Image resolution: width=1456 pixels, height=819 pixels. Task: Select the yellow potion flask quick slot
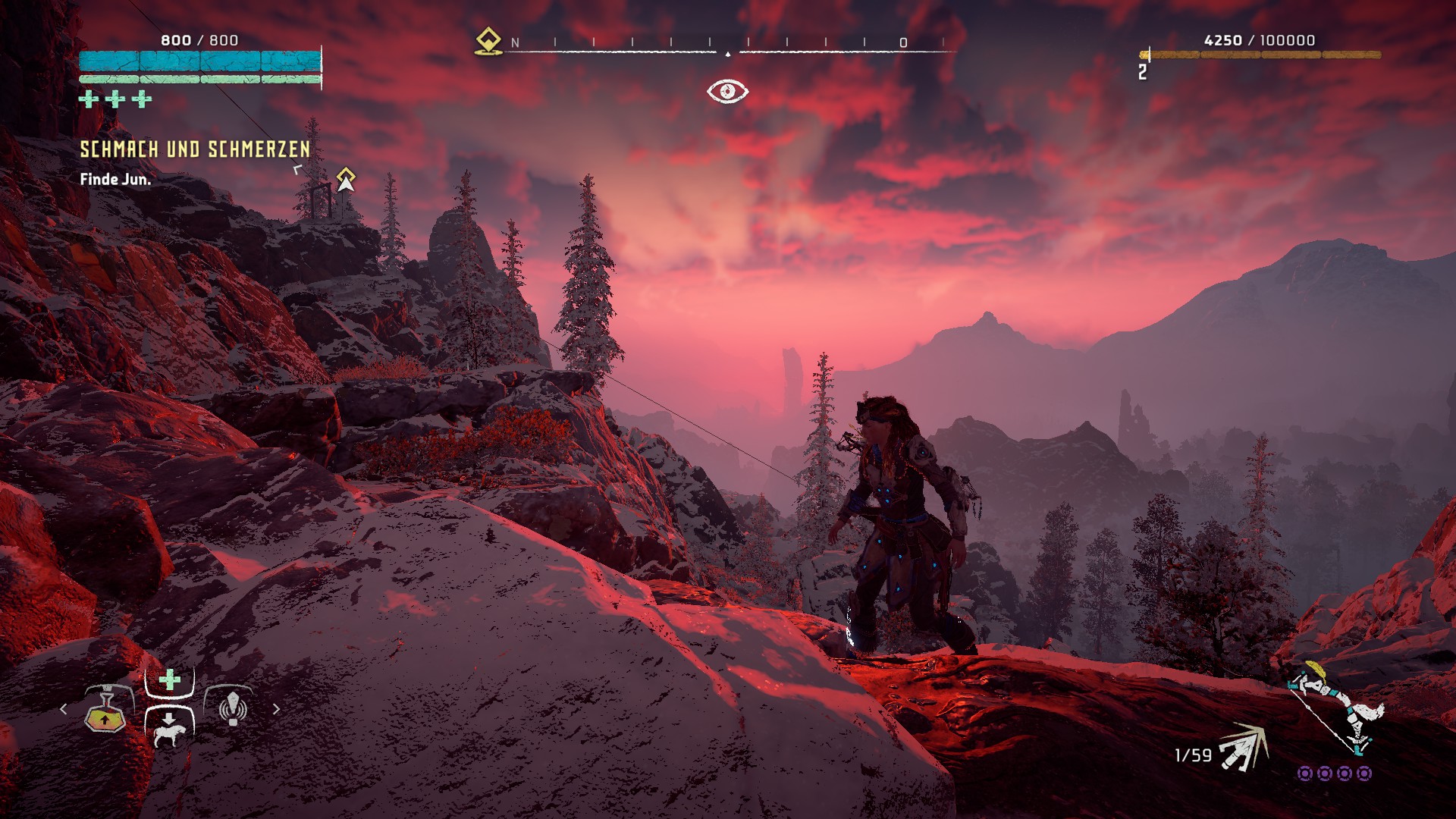tap(105, 712)
